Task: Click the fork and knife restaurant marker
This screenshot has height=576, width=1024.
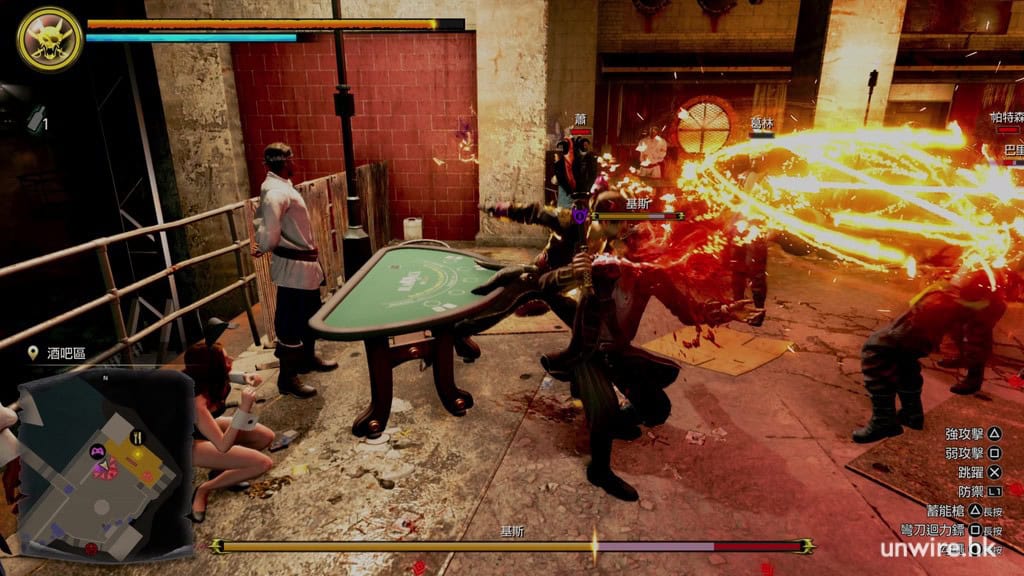Action: tap(138, 437)
